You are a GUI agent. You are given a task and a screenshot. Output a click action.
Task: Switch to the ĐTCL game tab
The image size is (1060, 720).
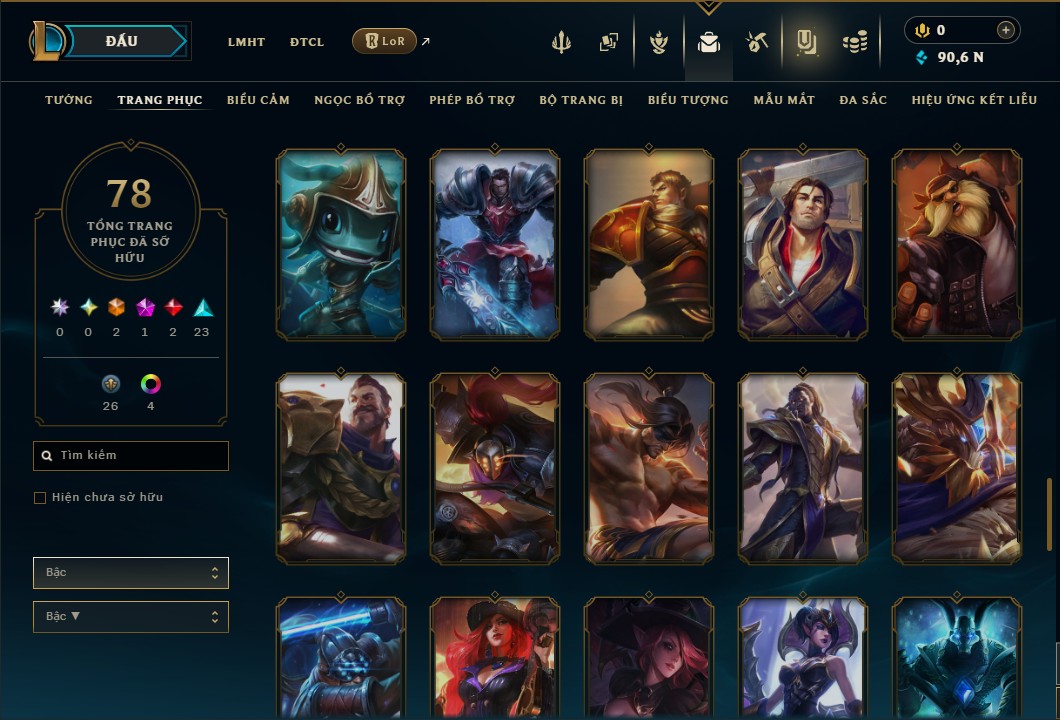coord(307,42)
